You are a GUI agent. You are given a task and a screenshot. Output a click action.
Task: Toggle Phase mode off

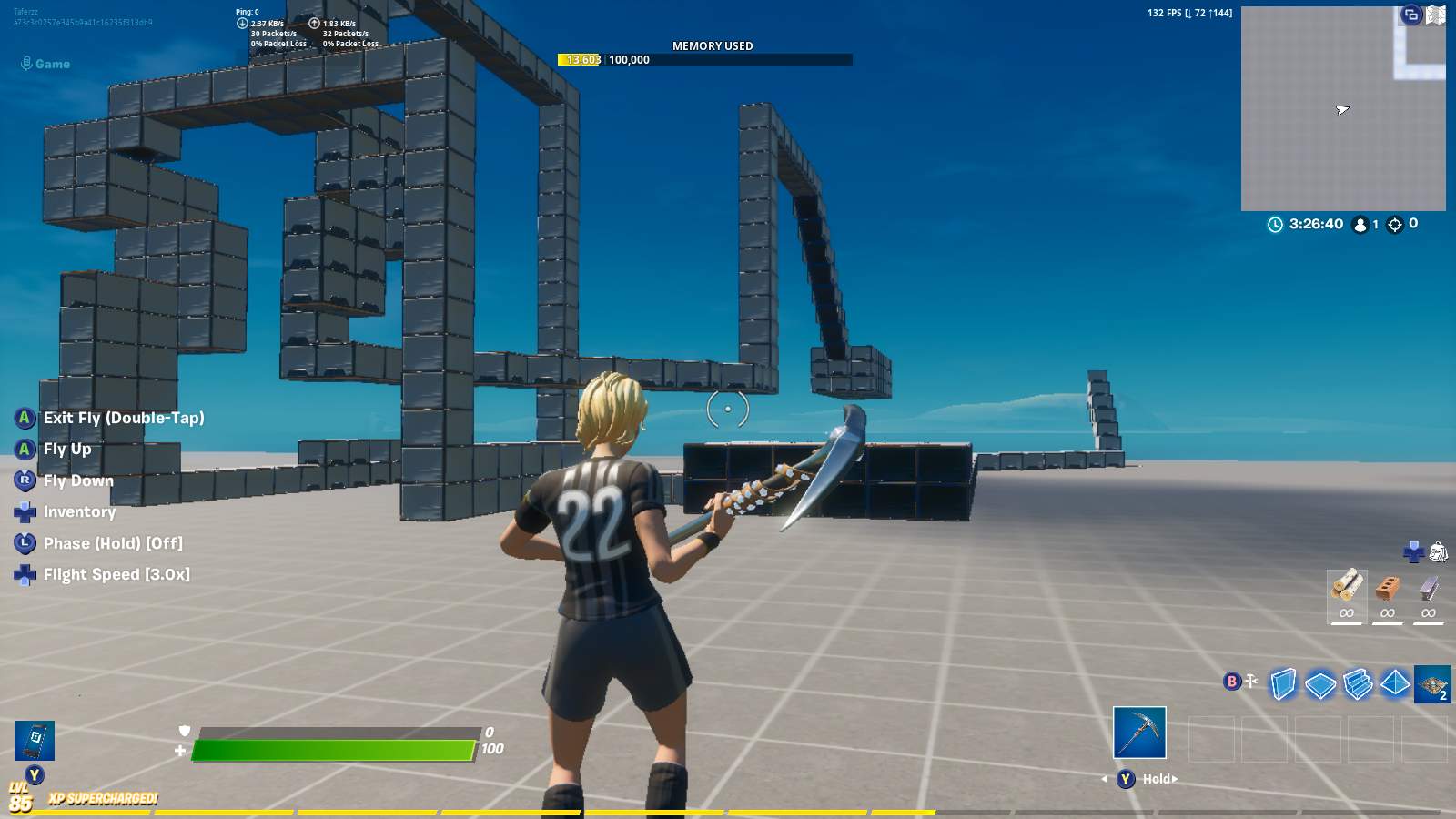tap(111, 543)
